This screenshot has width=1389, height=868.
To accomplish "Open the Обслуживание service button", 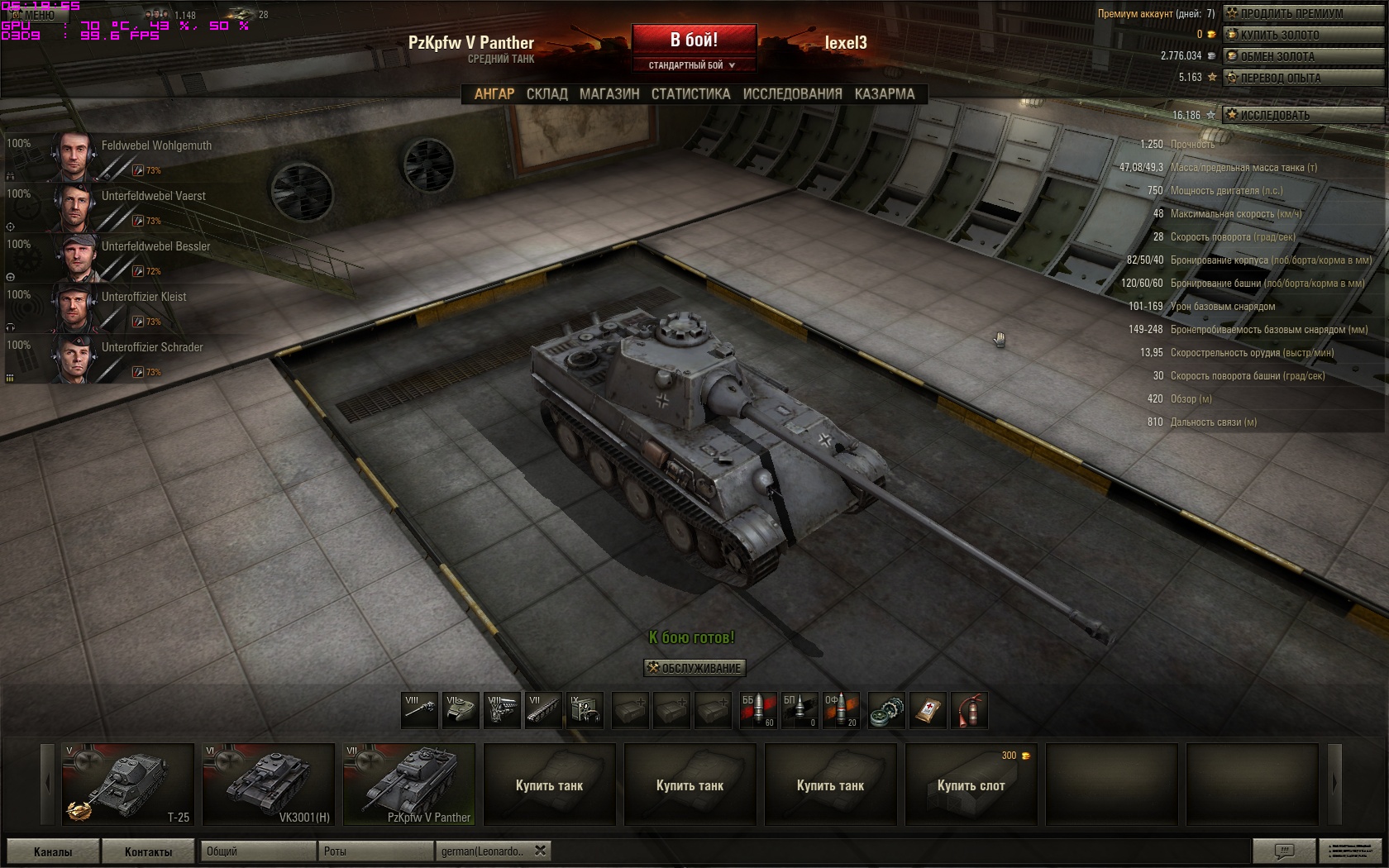I will [x=694, y=668].
